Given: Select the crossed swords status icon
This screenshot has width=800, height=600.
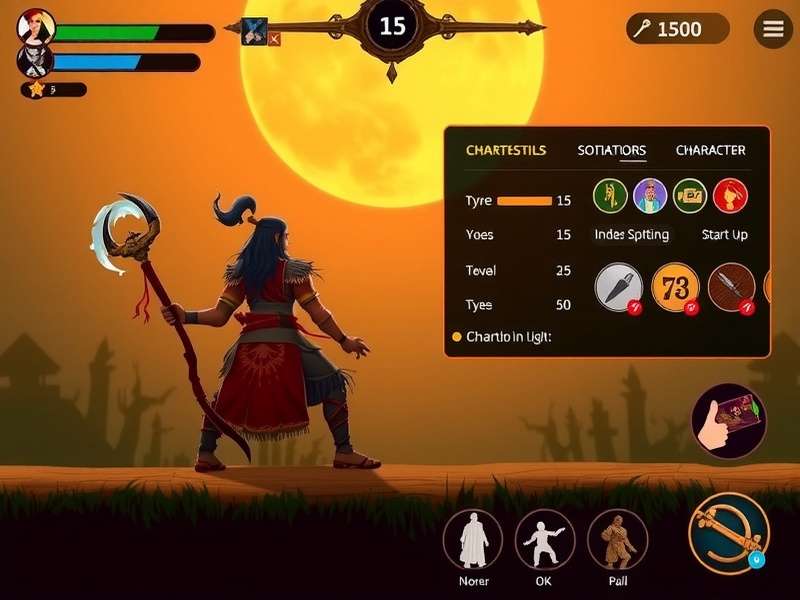Looking at the screenshot, I should (255, 31).
